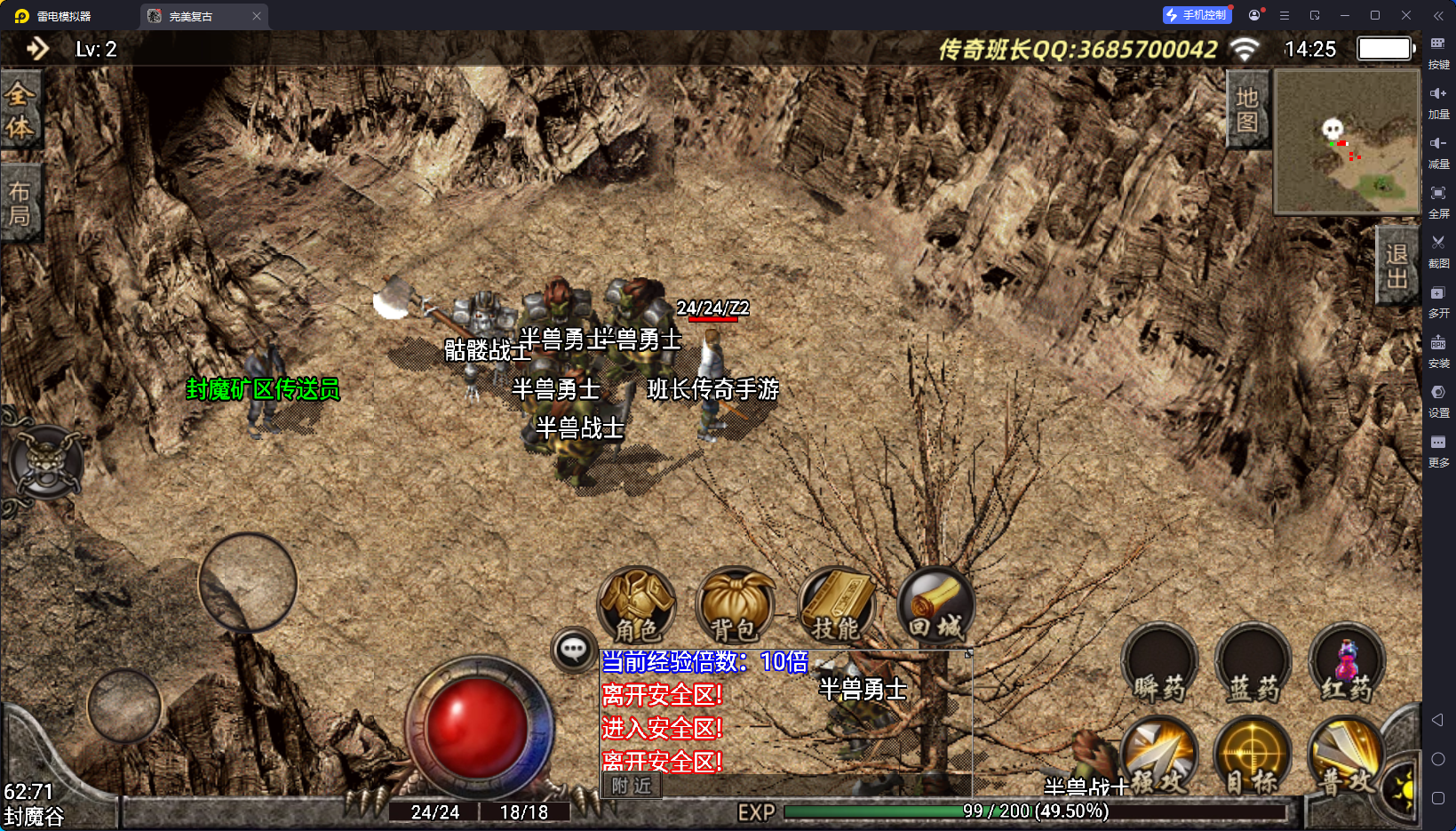The width and height of the screenshot is (1456, 831).
Task: Open the chat speech bubble
Action: pyautogui.click(x=573, y=650)
